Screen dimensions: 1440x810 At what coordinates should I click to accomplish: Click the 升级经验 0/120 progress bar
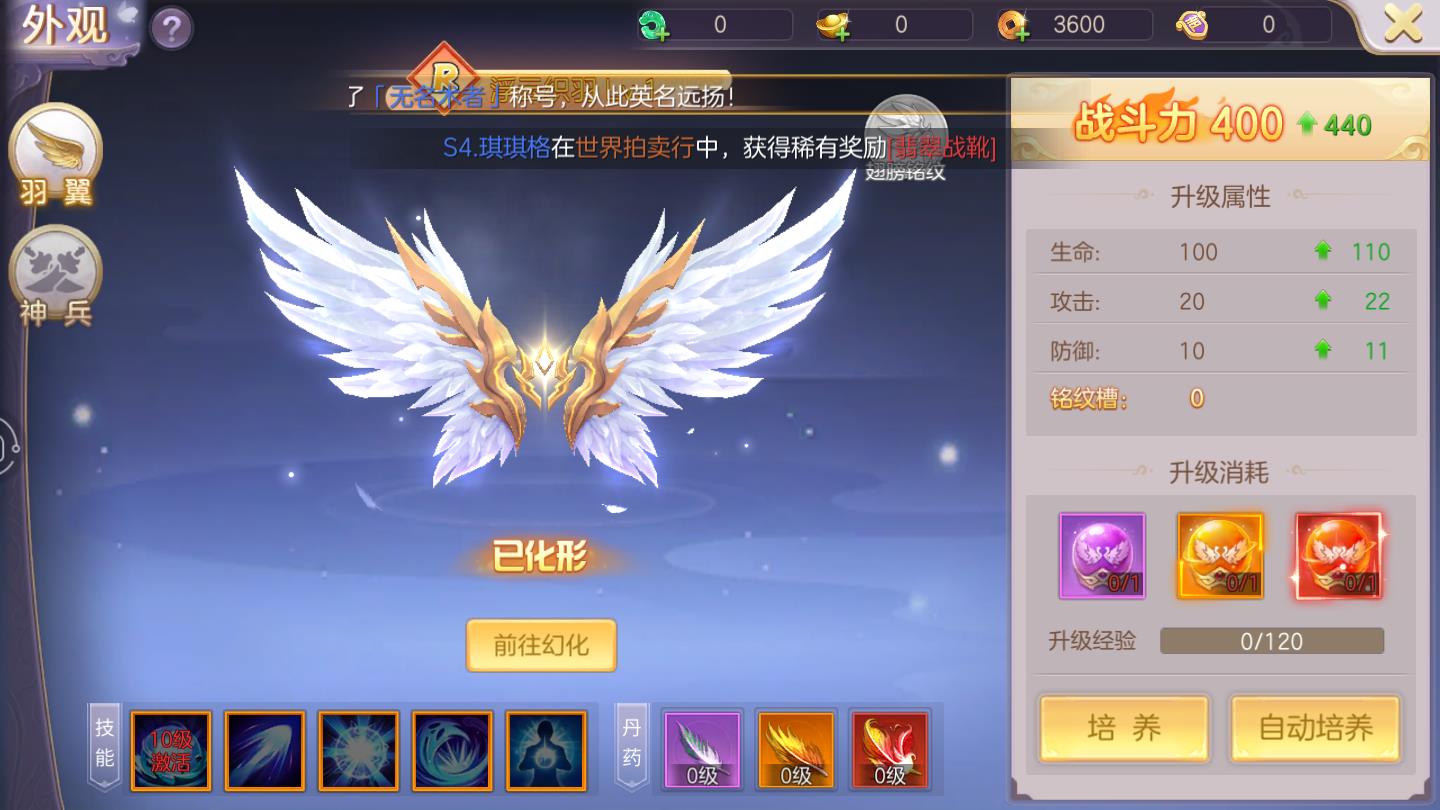pyautogui.click(x=1272, y=642)
